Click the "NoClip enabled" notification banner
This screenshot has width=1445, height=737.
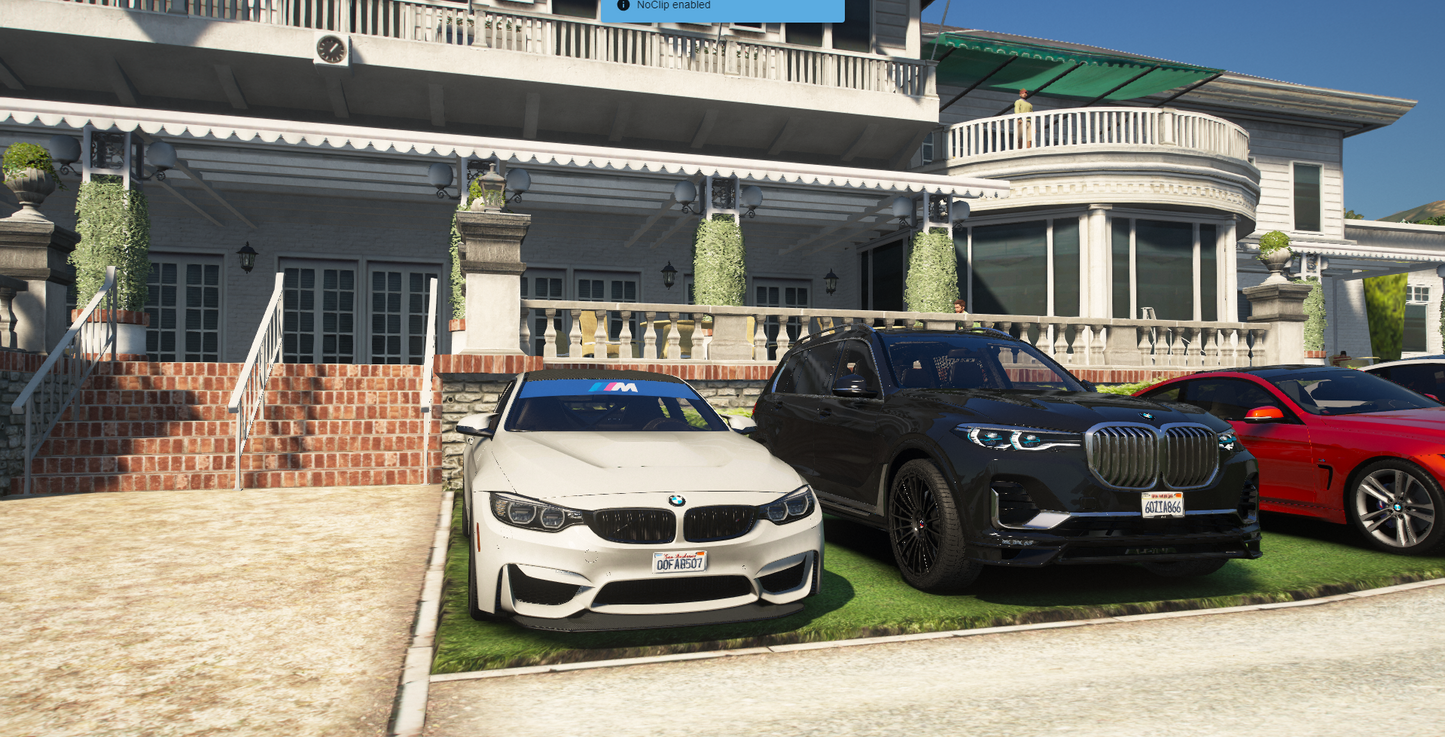coord(722,8)
